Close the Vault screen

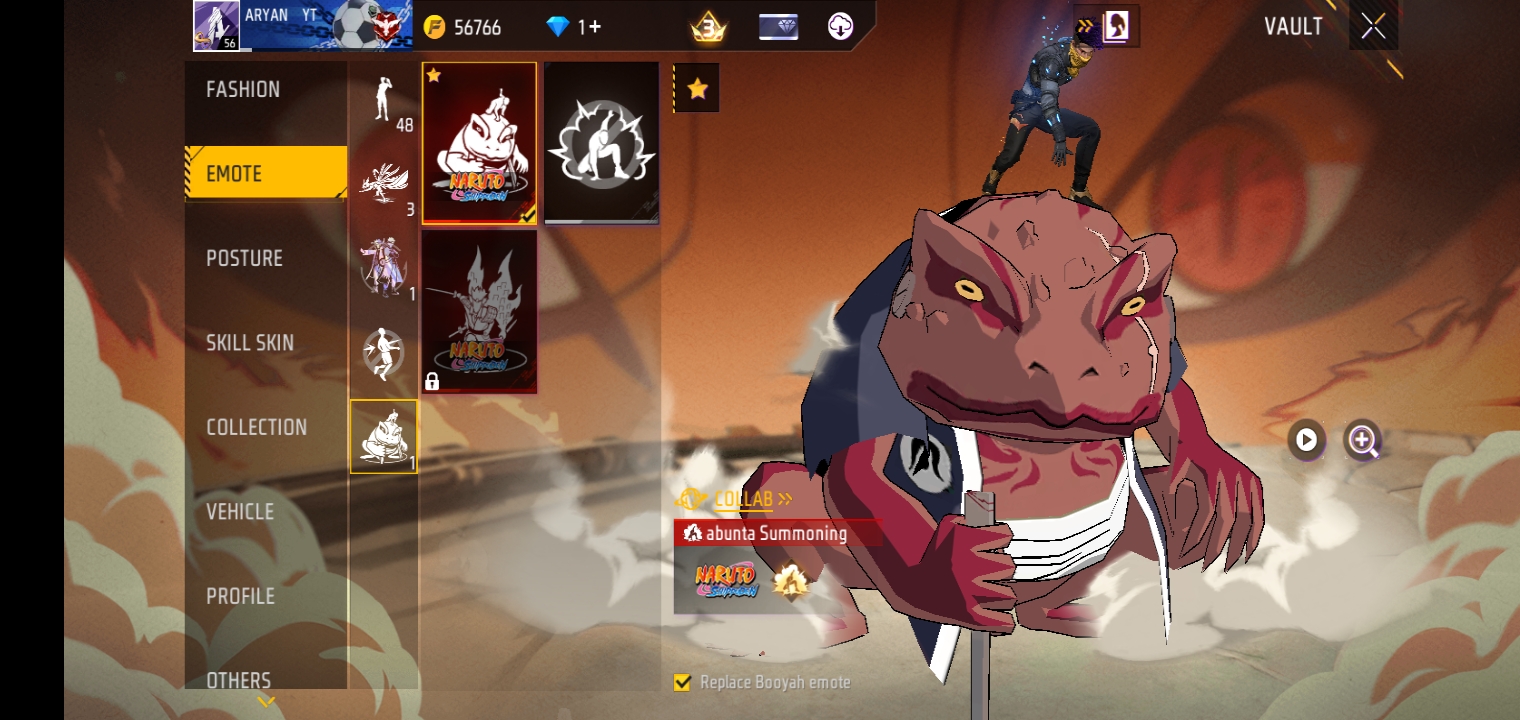tap(1373, 26)
